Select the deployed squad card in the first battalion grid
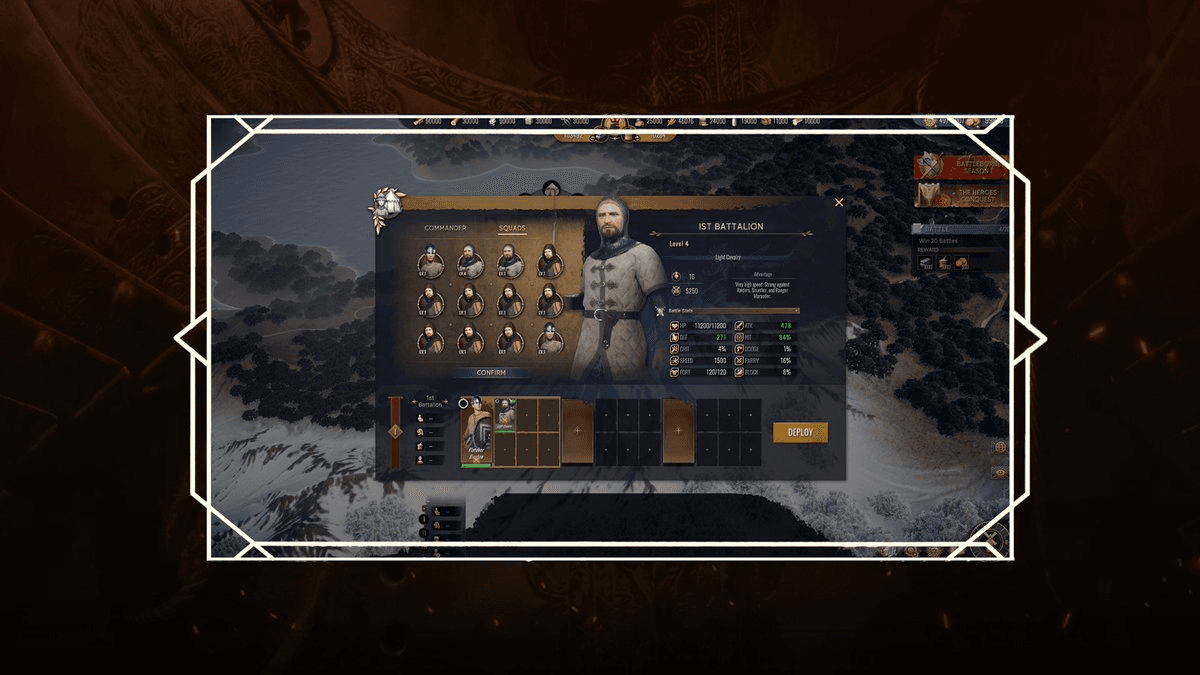 click(x=505, y=414)
